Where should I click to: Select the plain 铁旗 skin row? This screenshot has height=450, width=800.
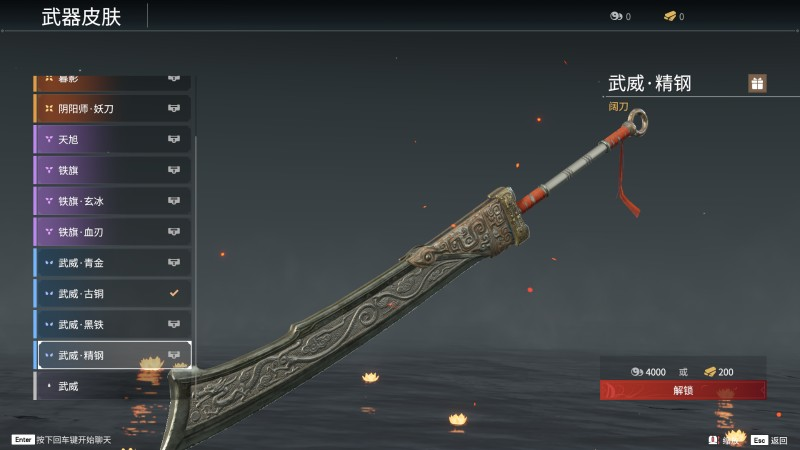click(x=112, y=170)
